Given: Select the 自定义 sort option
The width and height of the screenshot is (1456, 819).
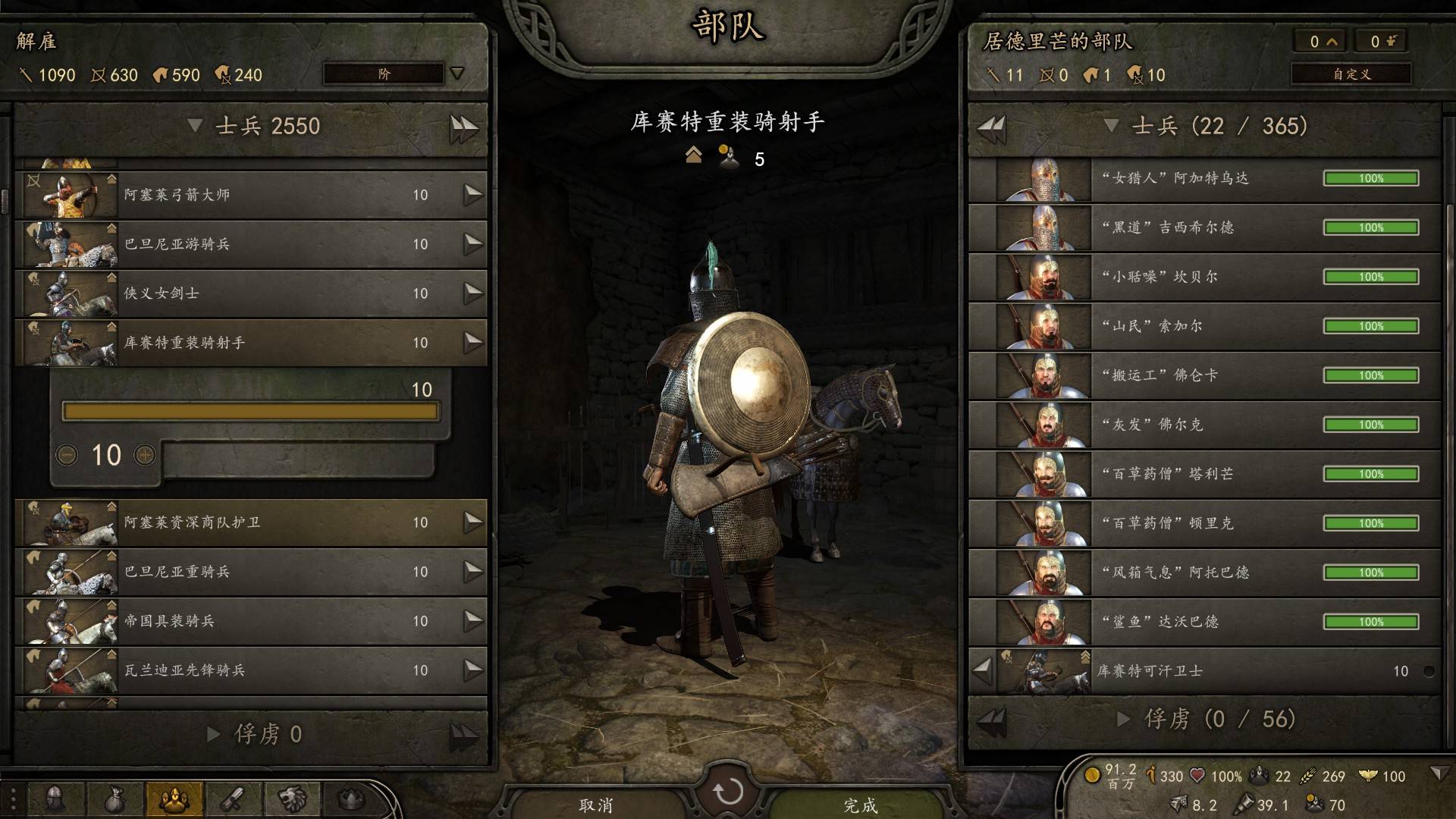Looking at the screenshot, I should click(1351, 74).
